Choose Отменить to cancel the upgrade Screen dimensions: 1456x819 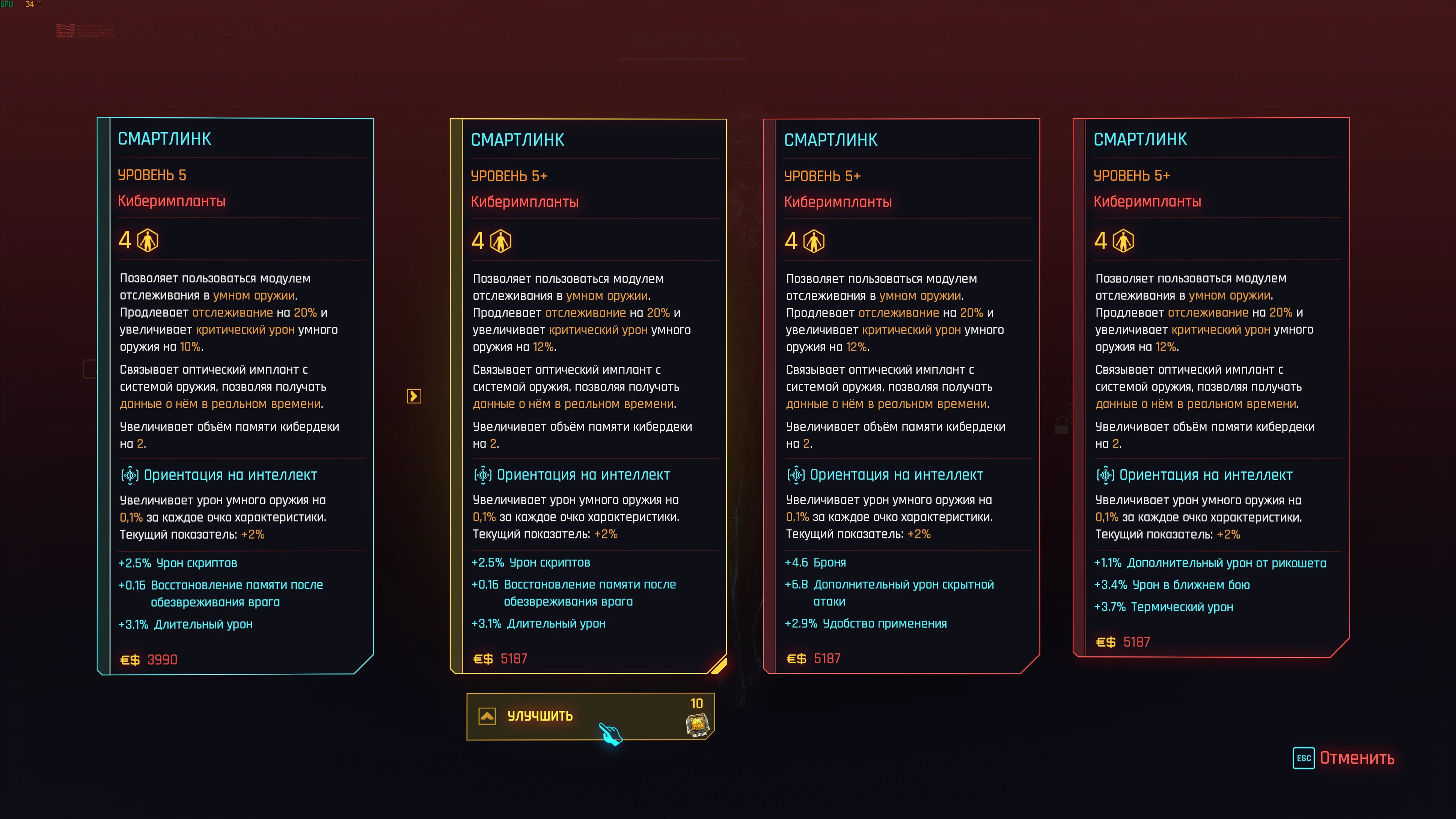(x=1356, y=758)
